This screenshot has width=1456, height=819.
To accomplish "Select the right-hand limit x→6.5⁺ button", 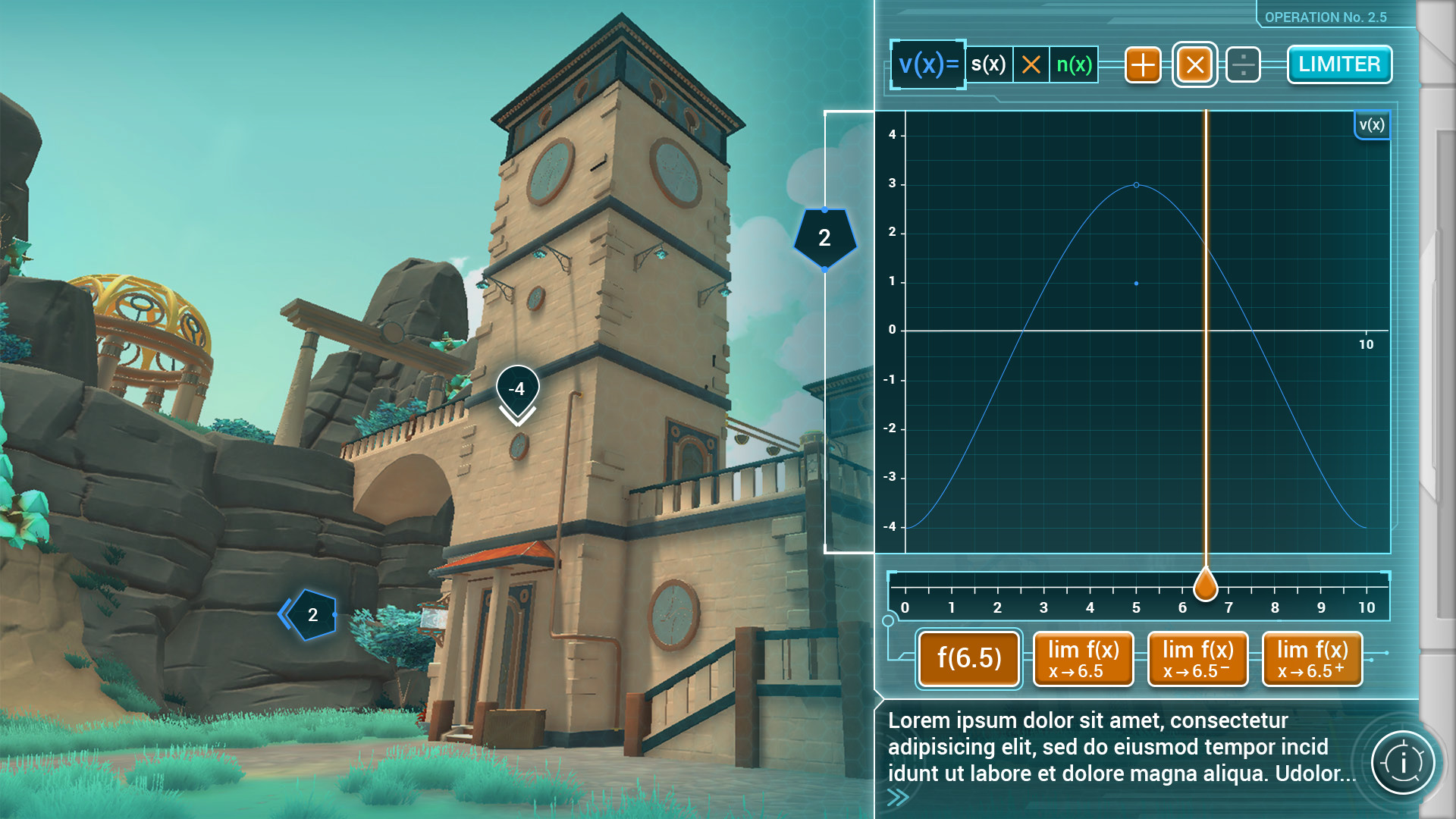I will (x=1312, y=658).
